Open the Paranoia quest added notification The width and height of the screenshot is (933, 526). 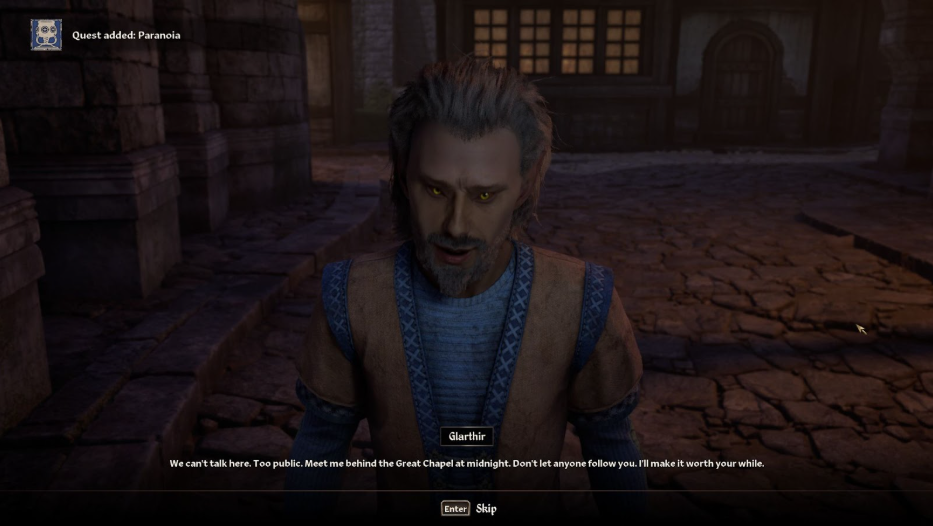tap(125, 36)
